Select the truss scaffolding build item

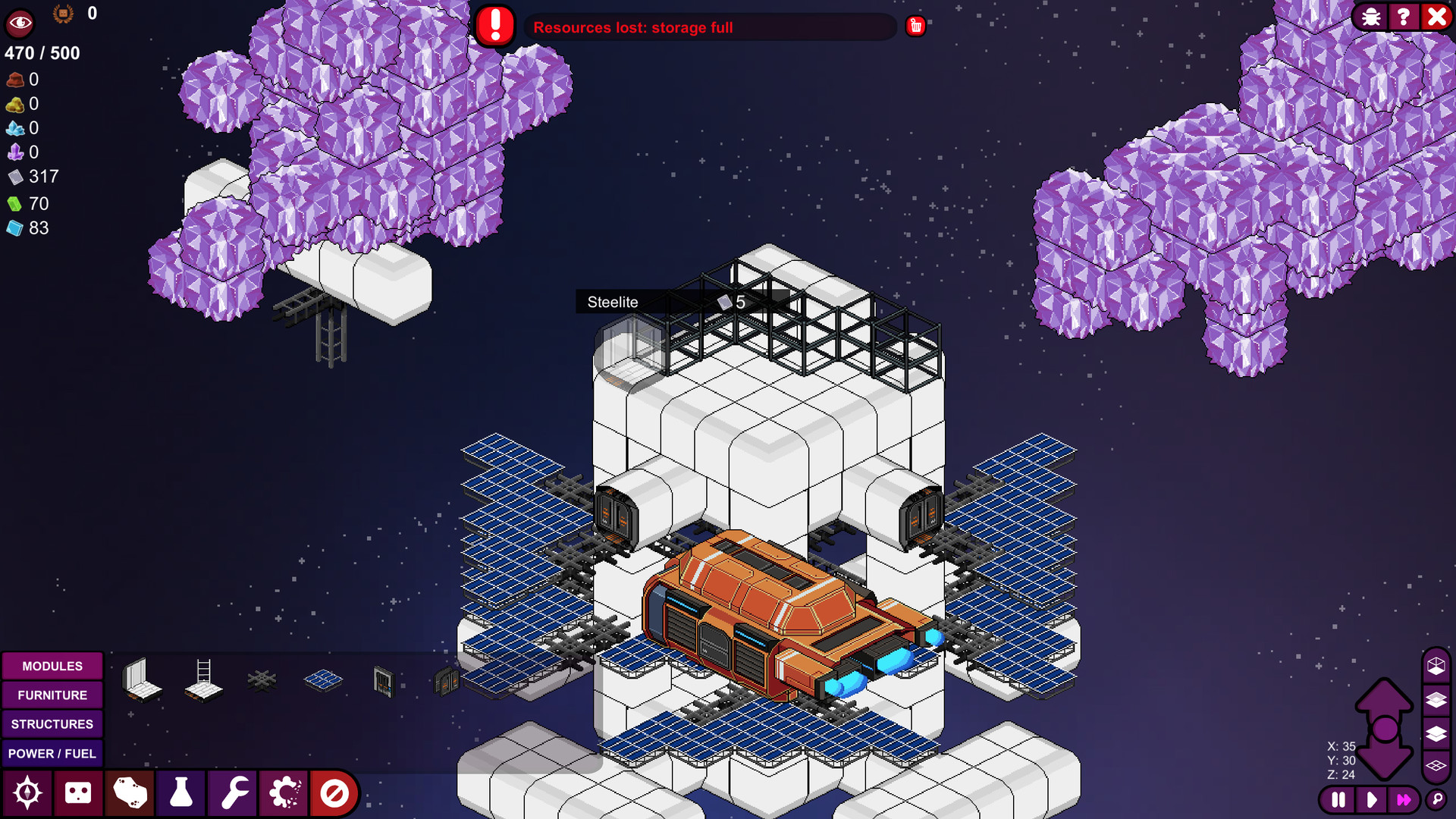coord(262,679)
